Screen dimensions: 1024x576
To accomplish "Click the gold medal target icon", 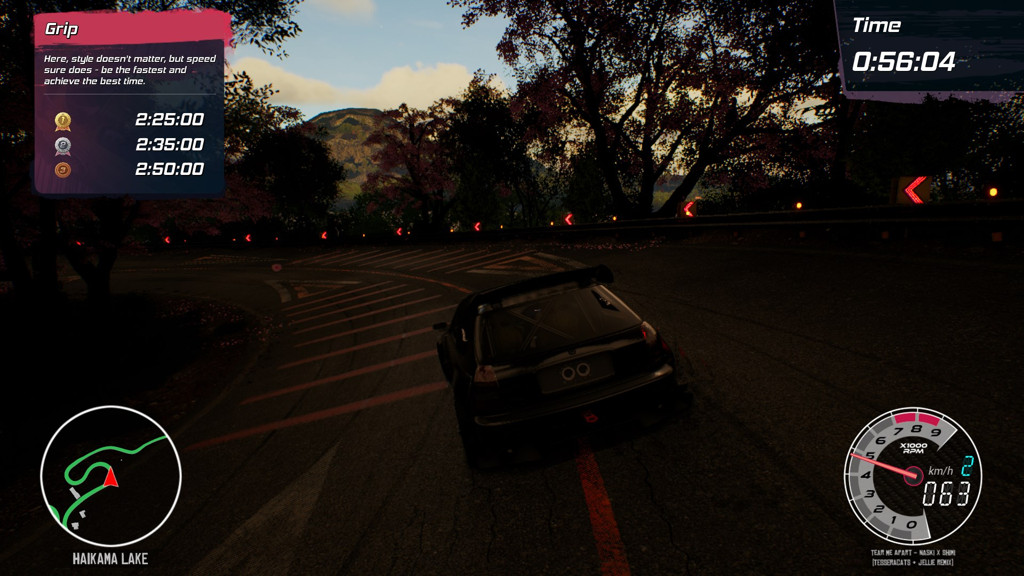I will click(62, 120).
